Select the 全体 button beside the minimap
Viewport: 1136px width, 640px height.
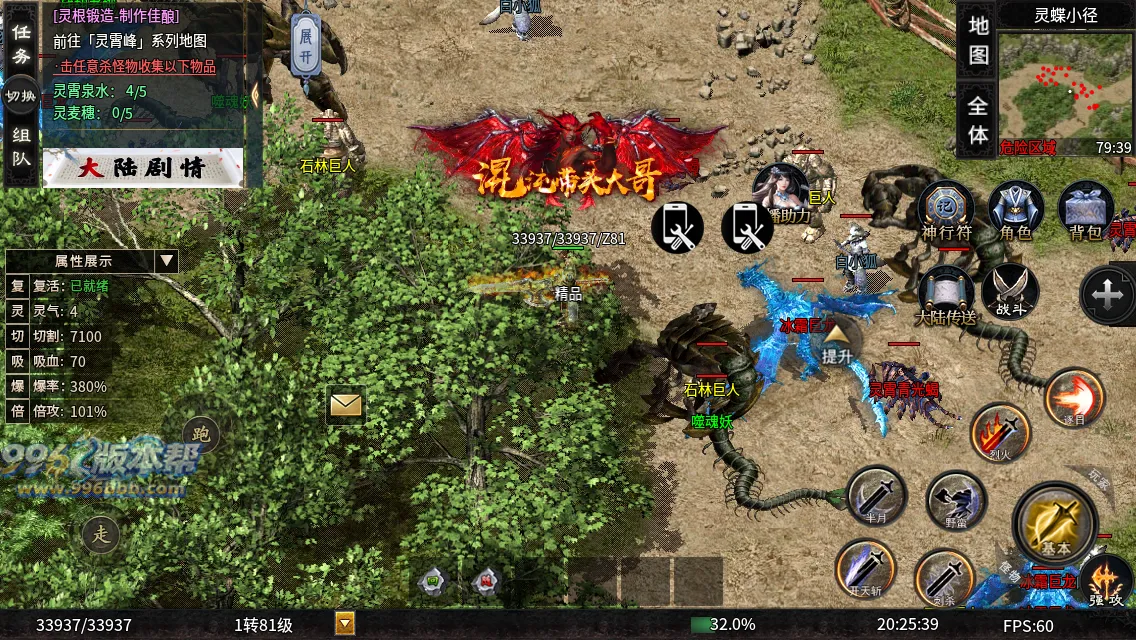pyautogui.click(x=978, y=119)
